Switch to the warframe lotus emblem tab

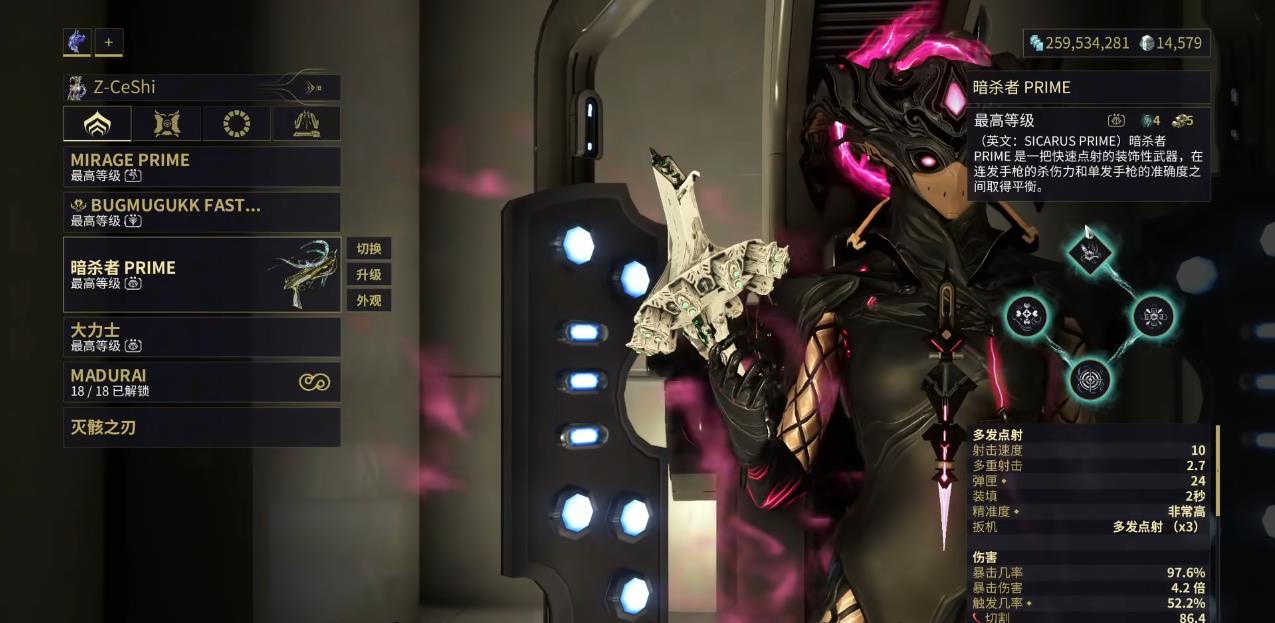(97, 124)
